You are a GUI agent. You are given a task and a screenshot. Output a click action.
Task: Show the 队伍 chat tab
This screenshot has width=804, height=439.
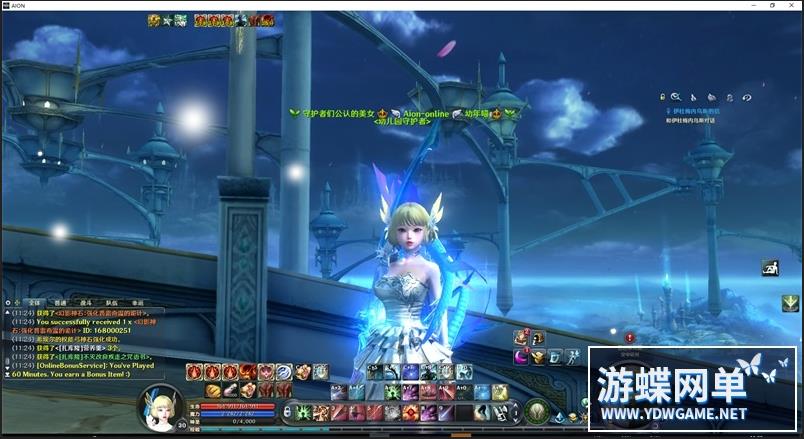click(x=112, y=301)
